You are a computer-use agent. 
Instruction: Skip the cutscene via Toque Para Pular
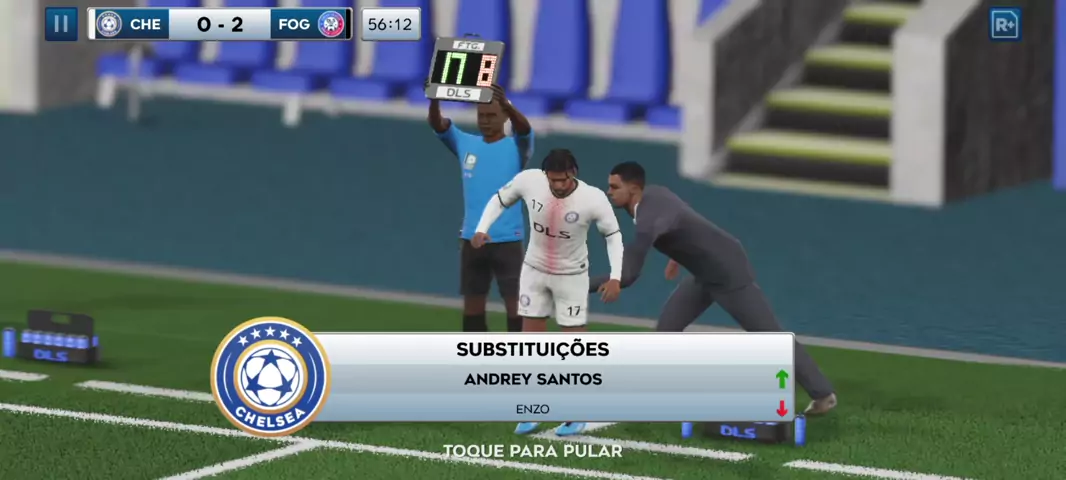pyautogui.click(x=532, y=451)
